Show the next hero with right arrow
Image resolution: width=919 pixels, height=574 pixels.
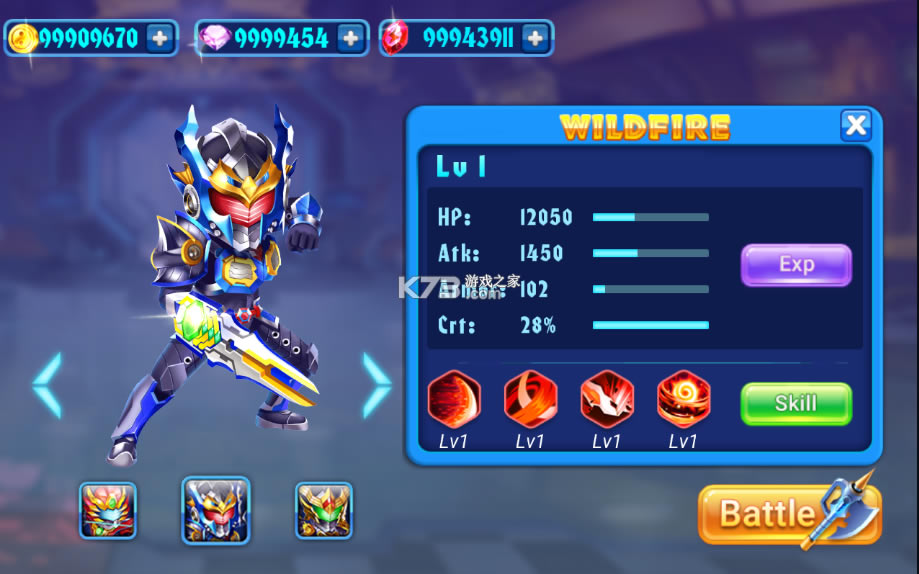pos(376,385)
